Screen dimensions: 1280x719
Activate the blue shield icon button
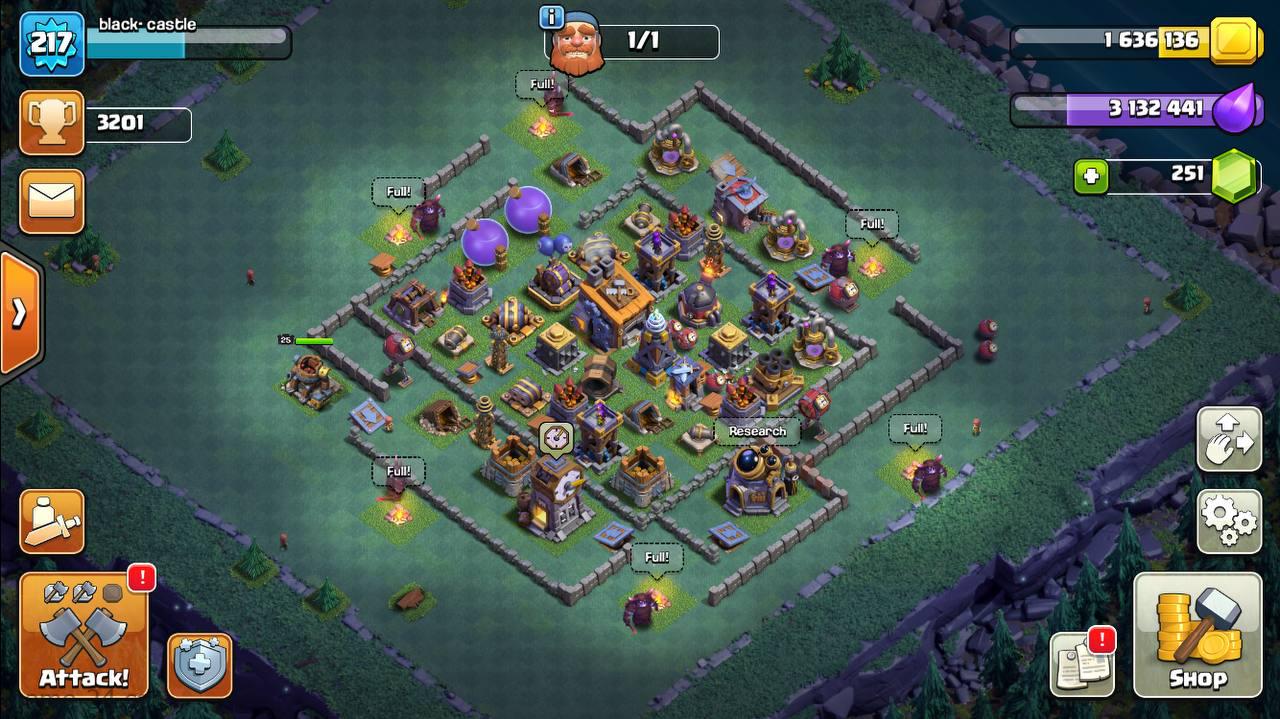coord(200,665)
